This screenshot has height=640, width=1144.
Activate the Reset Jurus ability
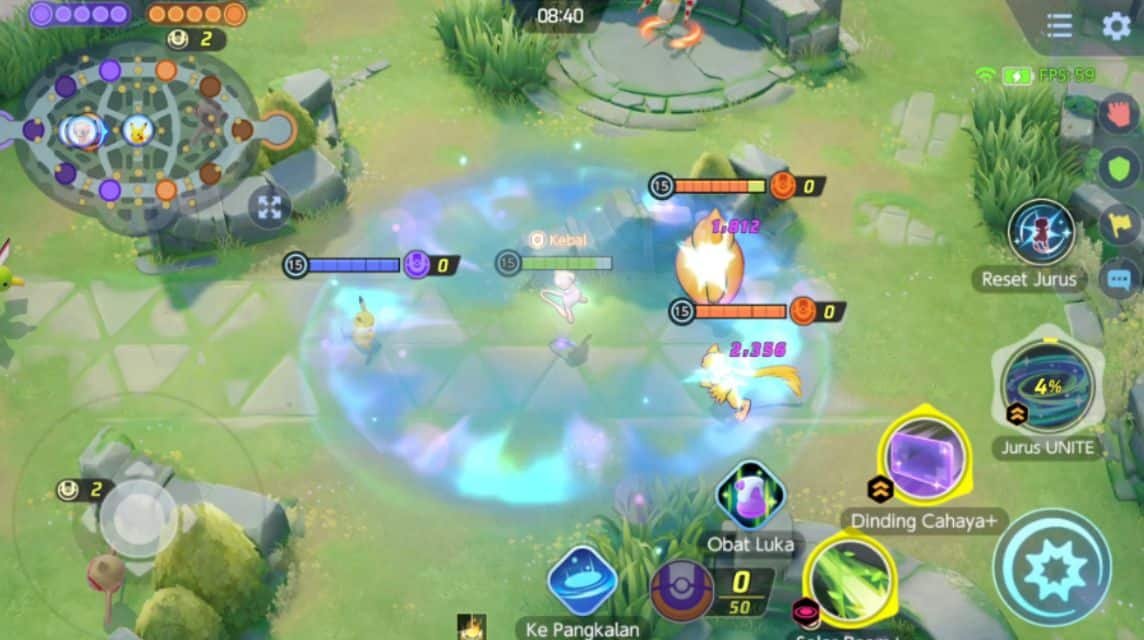pos(1040,232)
